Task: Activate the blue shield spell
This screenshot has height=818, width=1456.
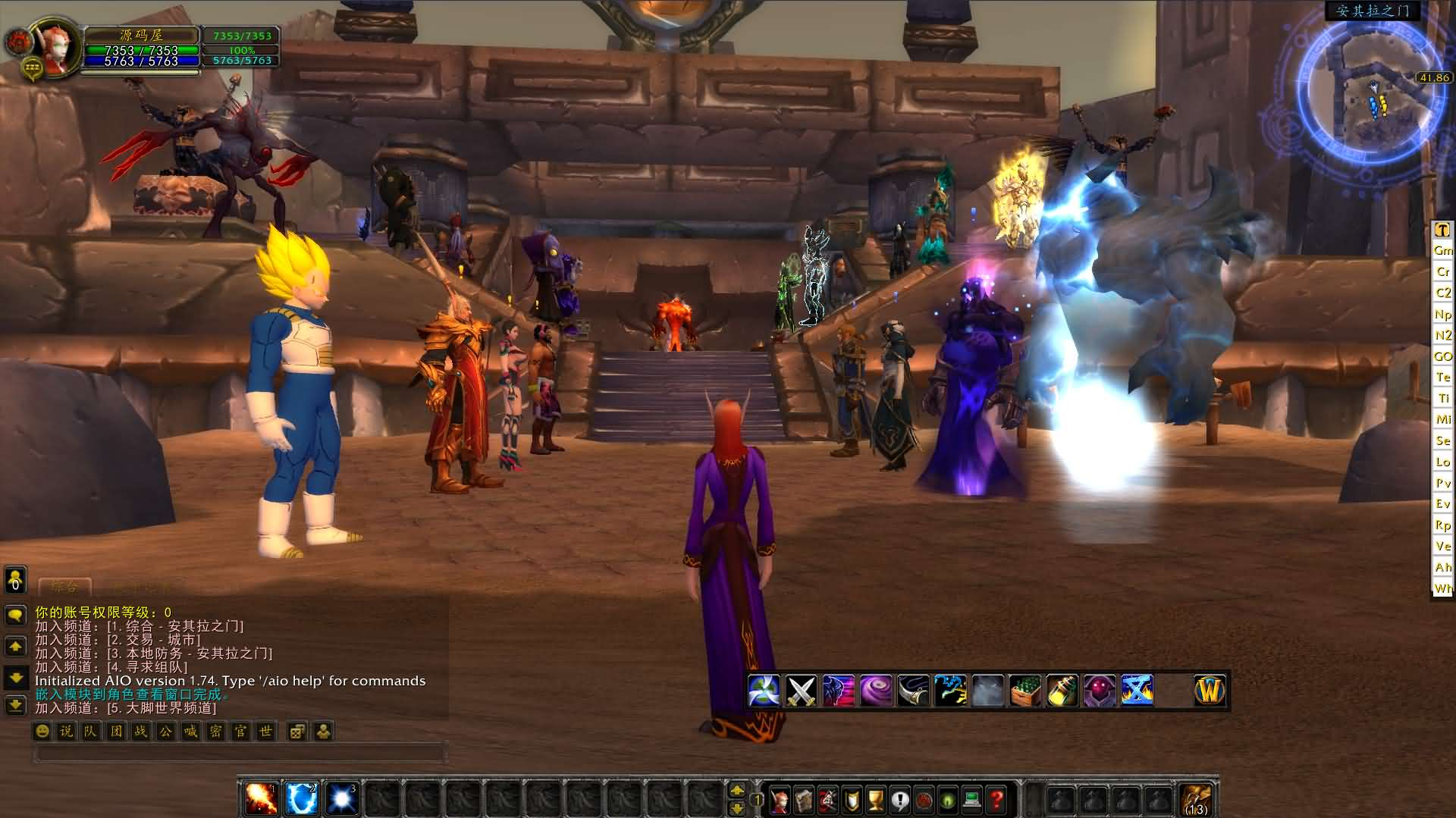Action: 301,798
